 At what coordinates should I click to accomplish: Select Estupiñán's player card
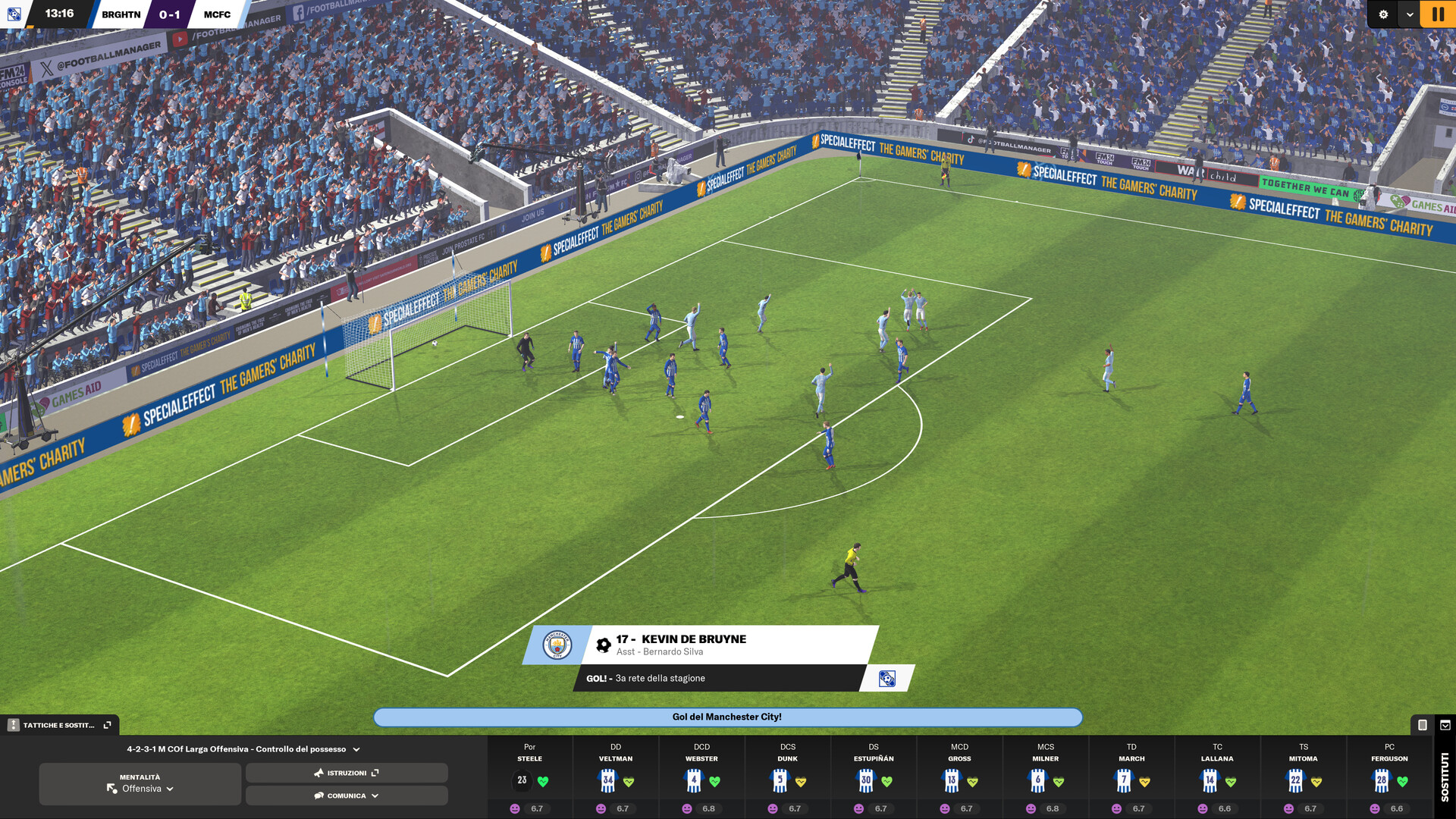click(x=874, y=777)
